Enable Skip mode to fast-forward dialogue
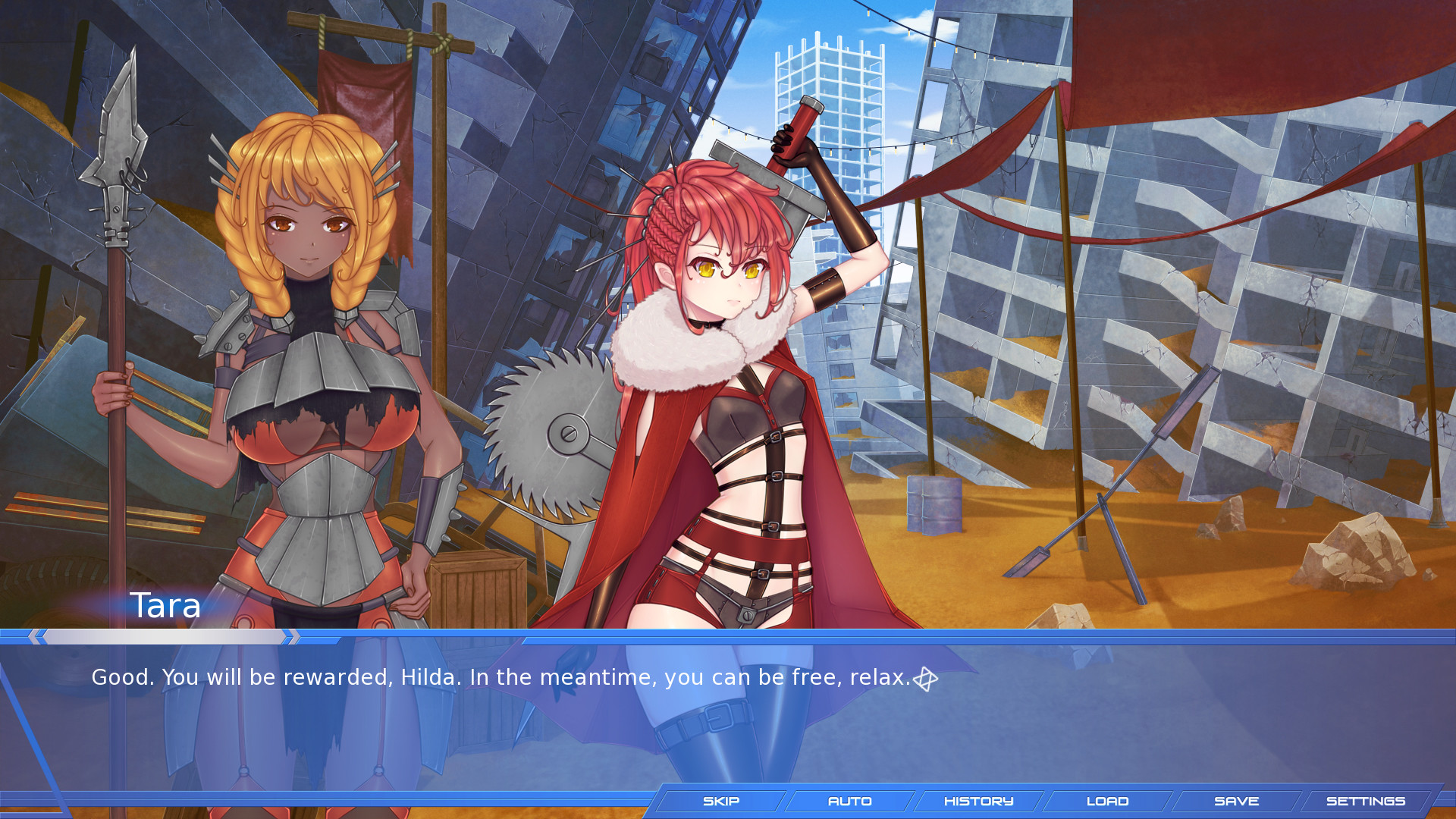Image resolution: width=1456 pixels, height=819 pixels. (720, 801)
